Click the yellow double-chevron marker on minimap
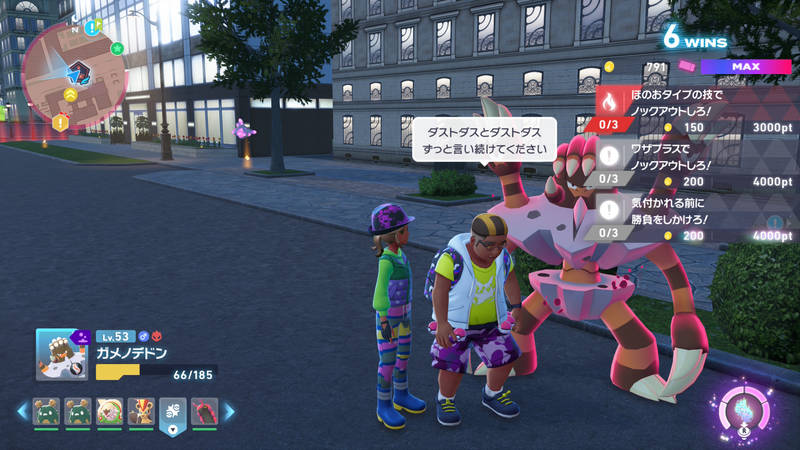Screen dimensions: 800x450 pyautogui.click(x=71, y=94)
